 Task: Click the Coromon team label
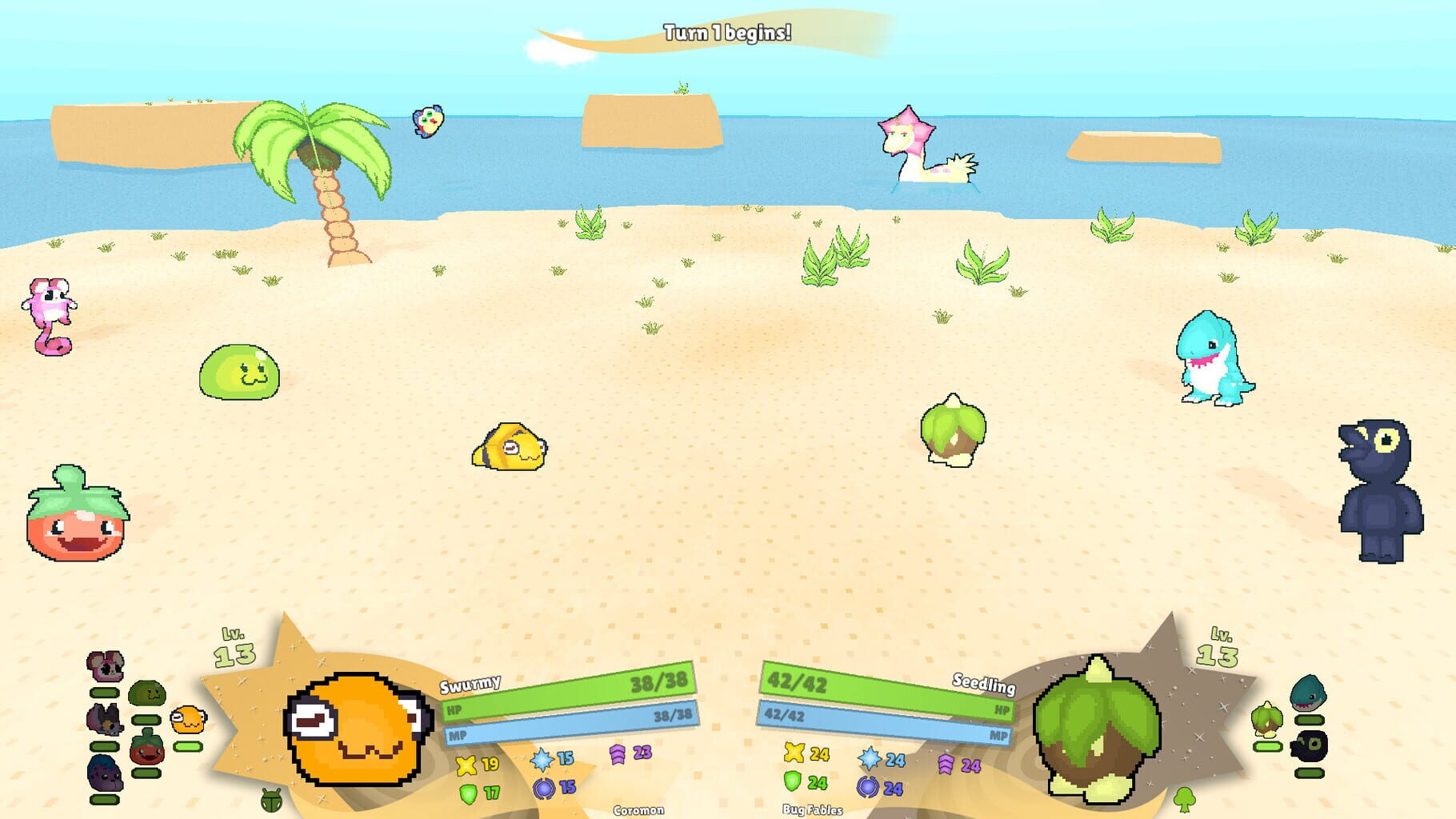pyautogui.click(x=640, y=810)
